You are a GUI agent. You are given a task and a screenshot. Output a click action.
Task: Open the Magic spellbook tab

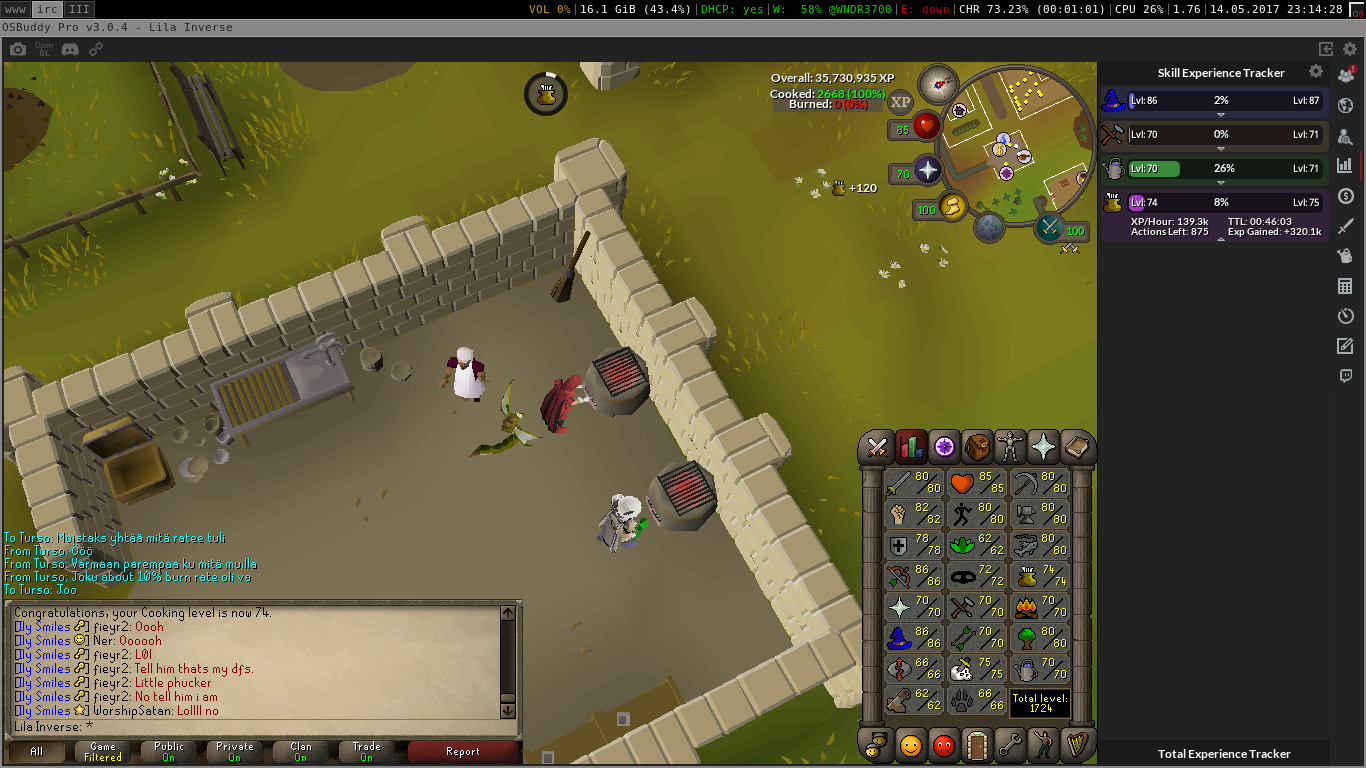(x=1076, y=447)
